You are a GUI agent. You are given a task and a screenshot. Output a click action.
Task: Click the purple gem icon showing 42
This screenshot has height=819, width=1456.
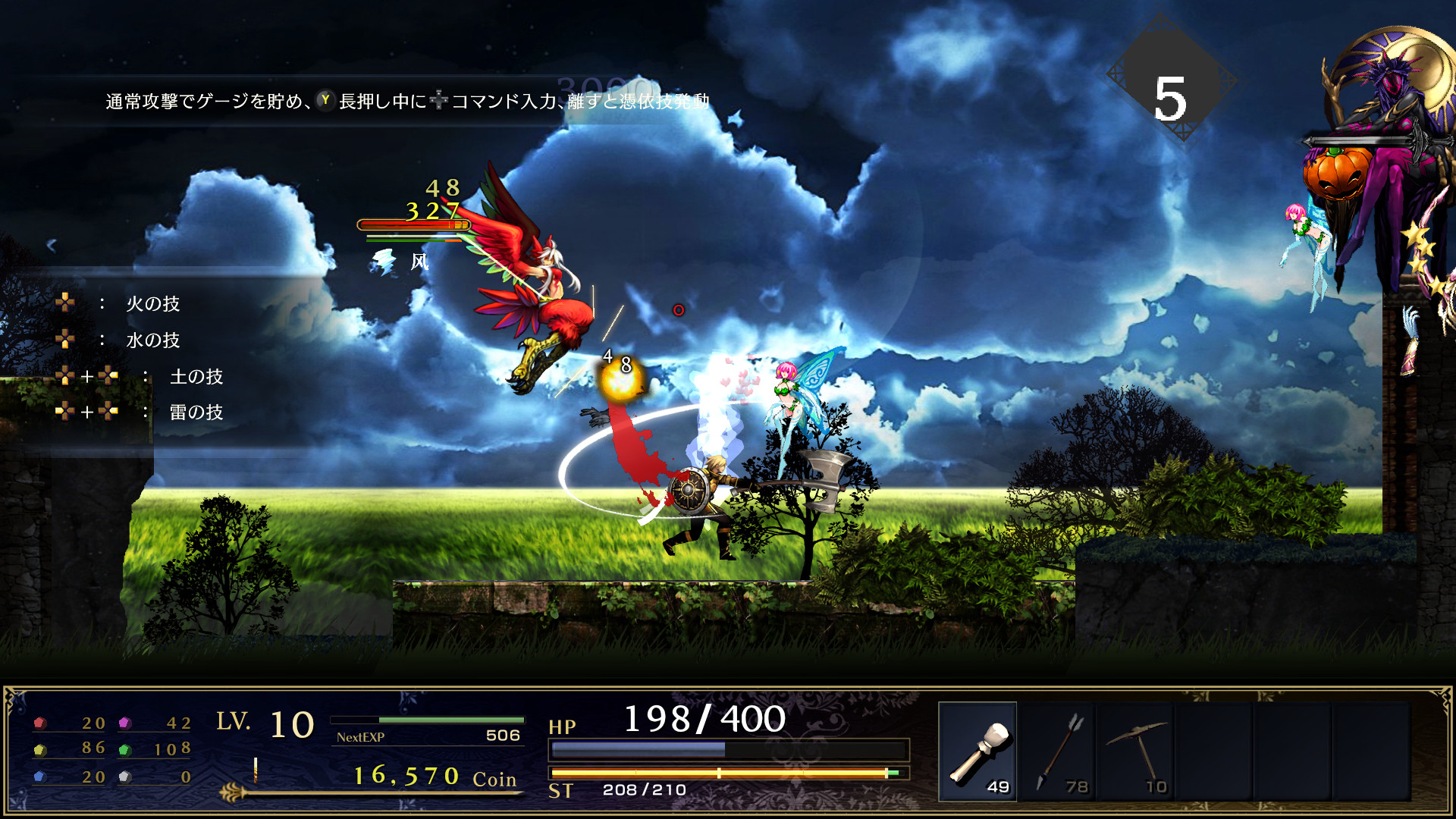pos(125,724)
